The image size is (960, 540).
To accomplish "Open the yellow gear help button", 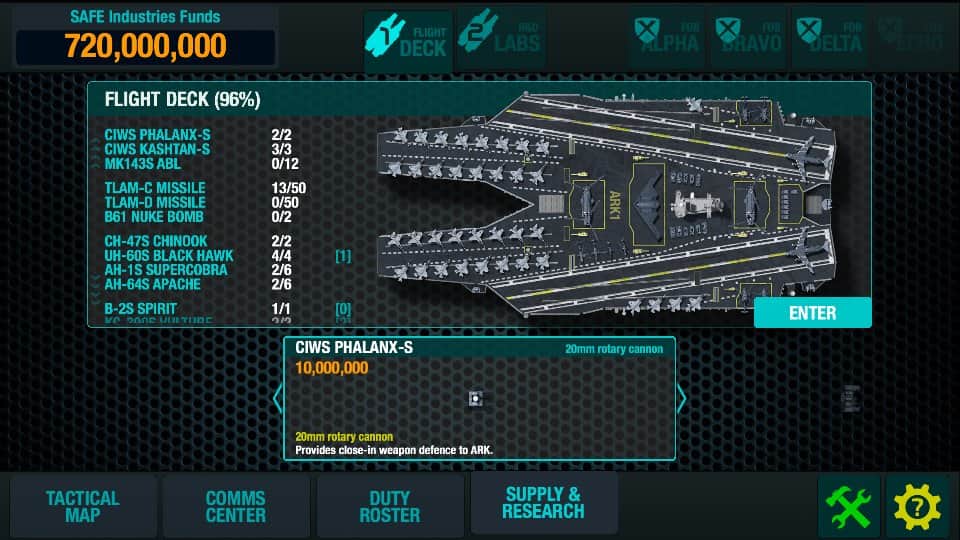I will pos(917,507).
